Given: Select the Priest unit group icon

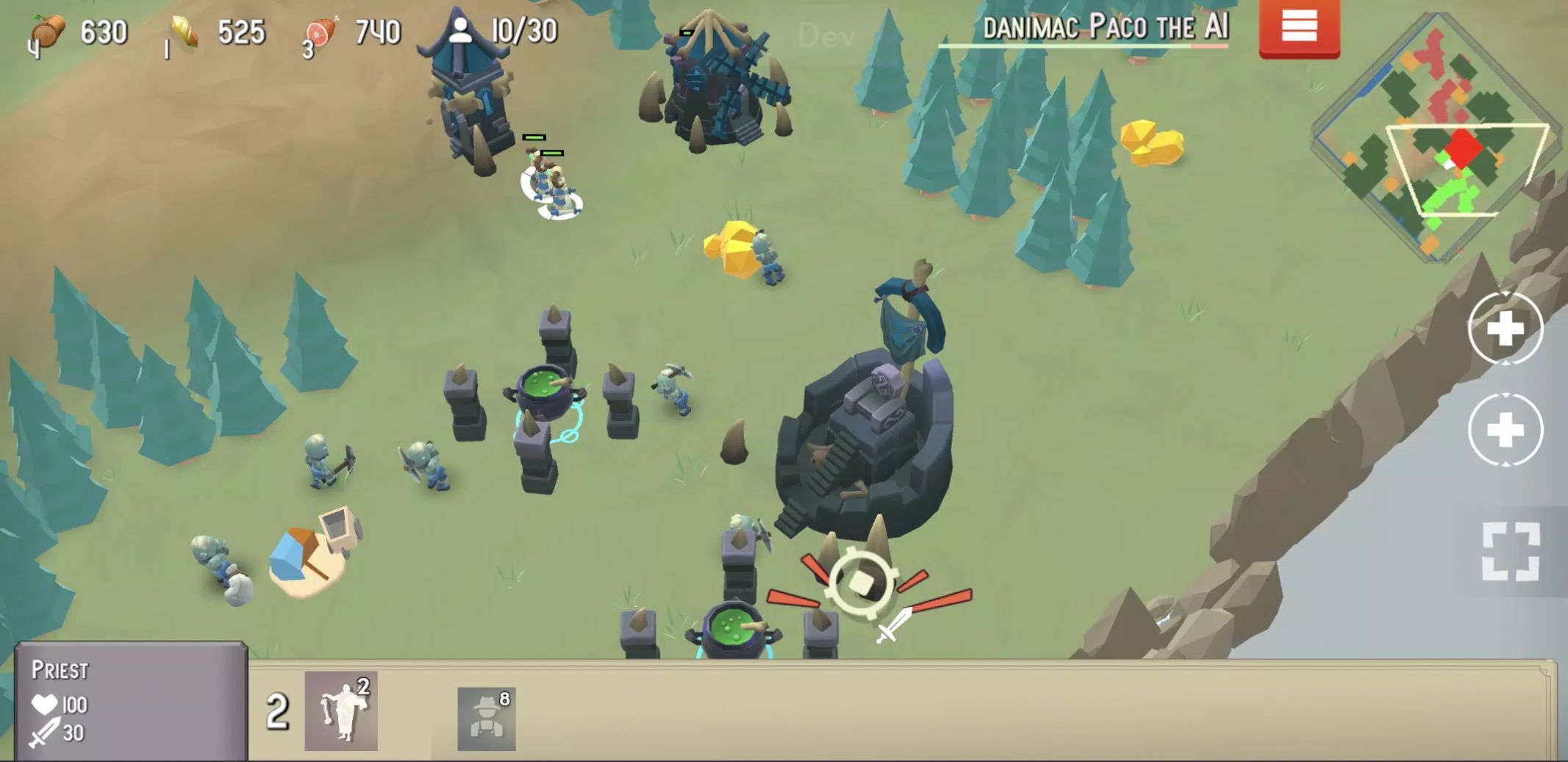Looking at the screenshot, I should pyautogui.click(x=341, y=711).
